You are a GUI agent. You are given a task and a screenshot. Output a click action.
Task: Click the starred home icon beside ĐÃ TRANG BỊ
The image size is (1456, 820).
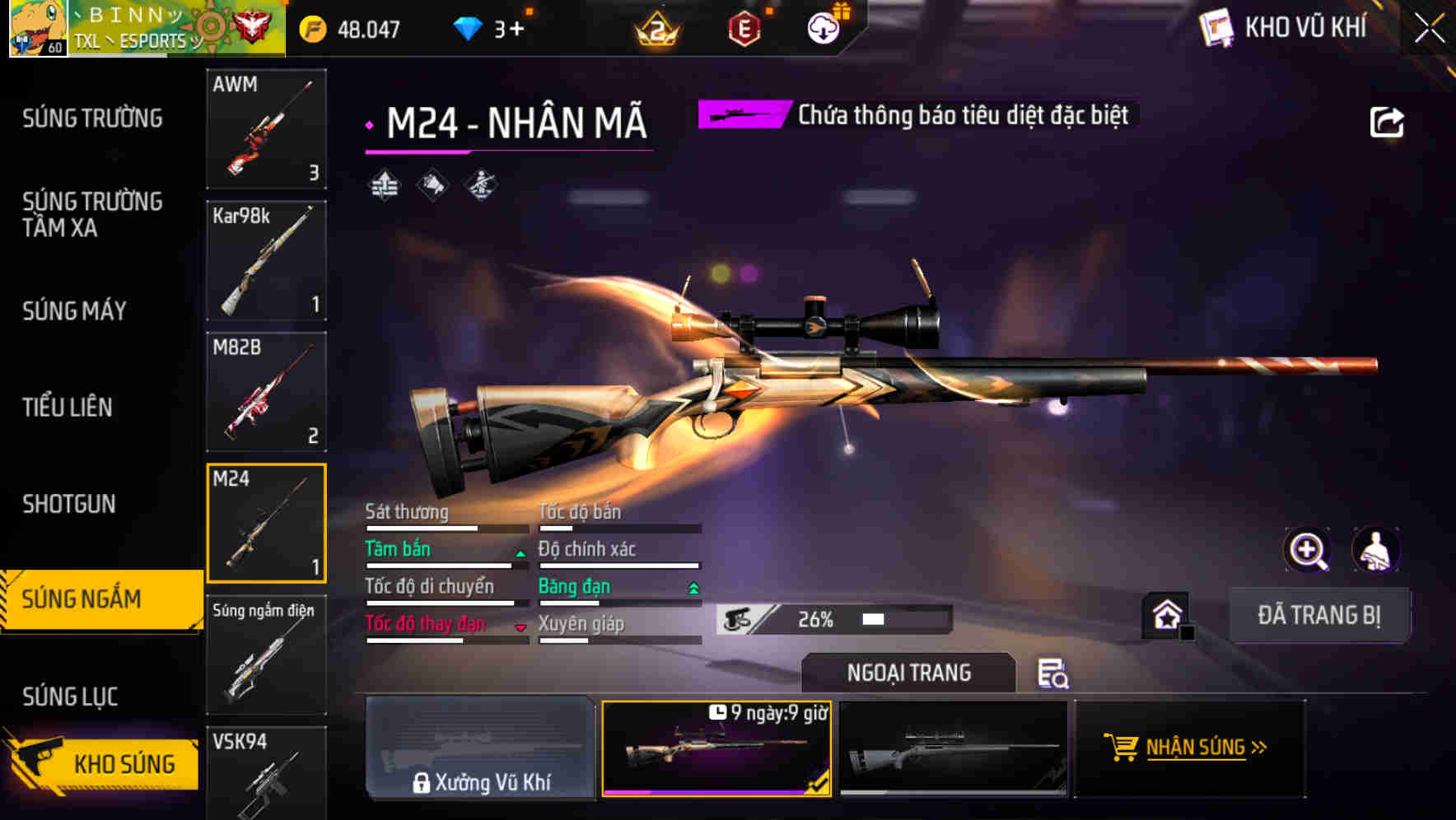click(x=1167, y=614)
